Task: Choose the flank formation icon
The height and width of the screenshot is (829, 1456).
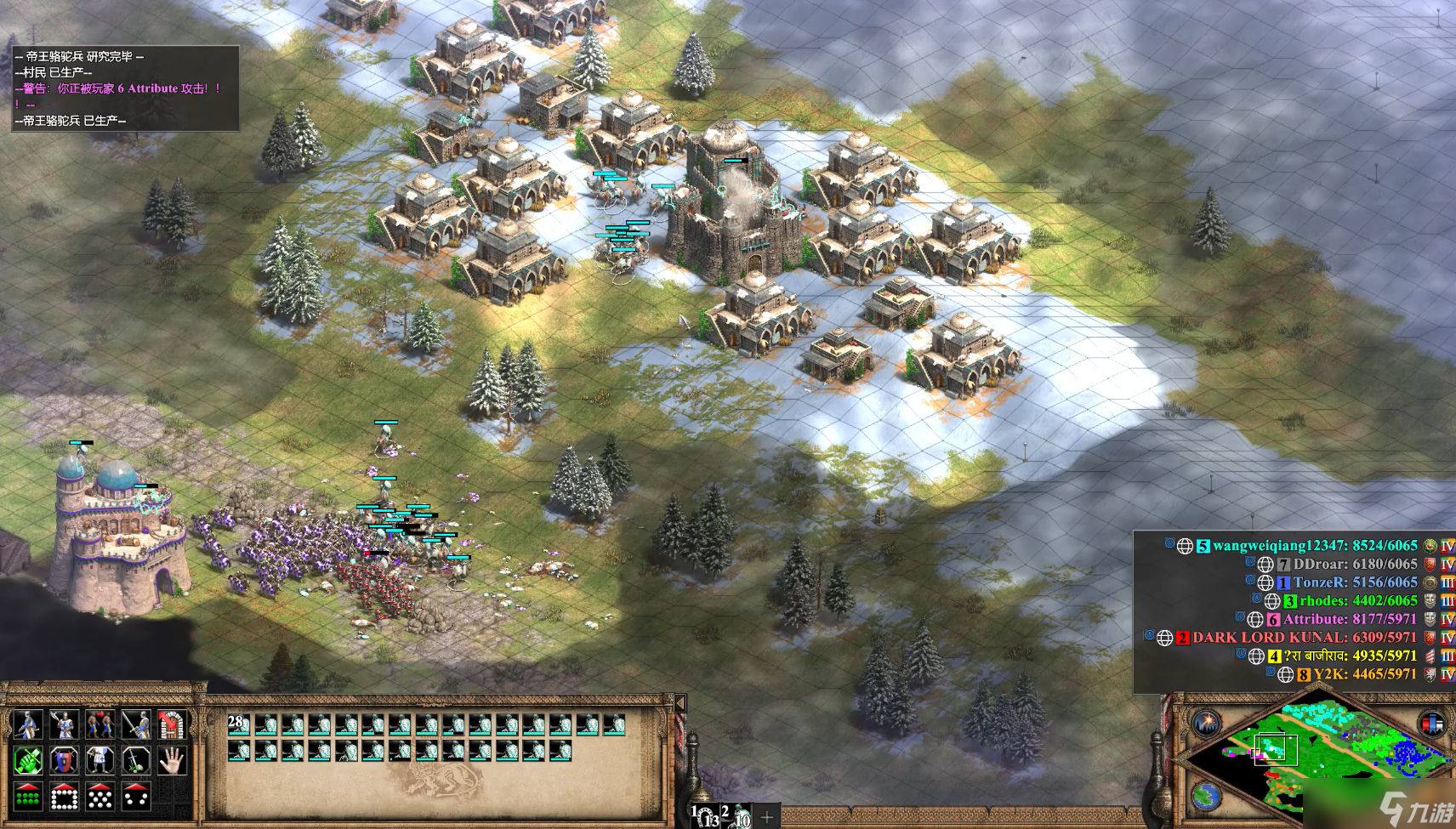Action: click(136, 797)
